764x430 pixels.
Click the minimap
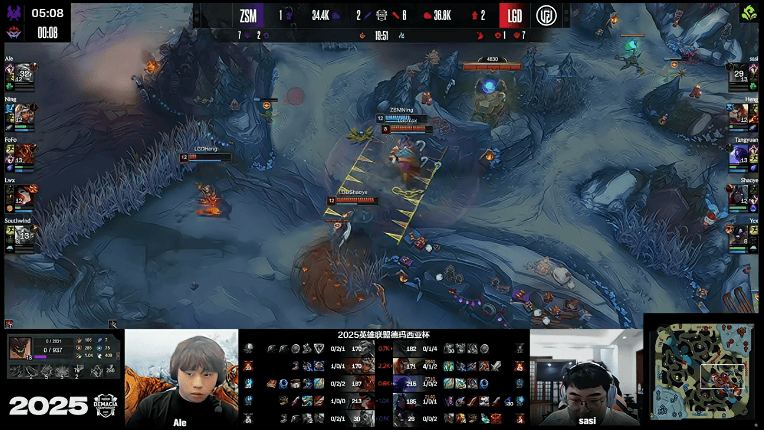pyautogui.click(x=702, y=371)
